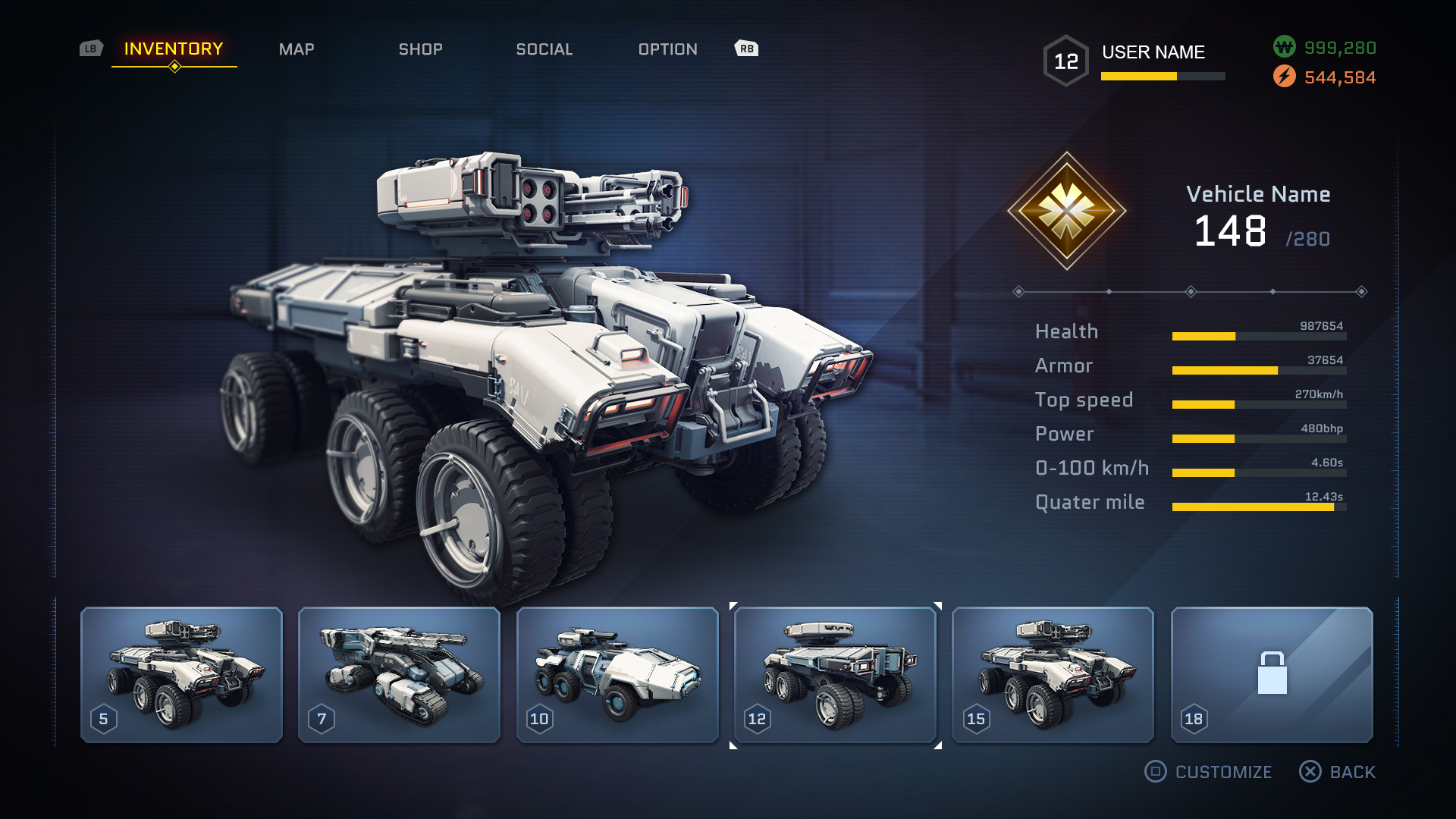
Task: Switch to the Option tab
Action: coord(667,49)
